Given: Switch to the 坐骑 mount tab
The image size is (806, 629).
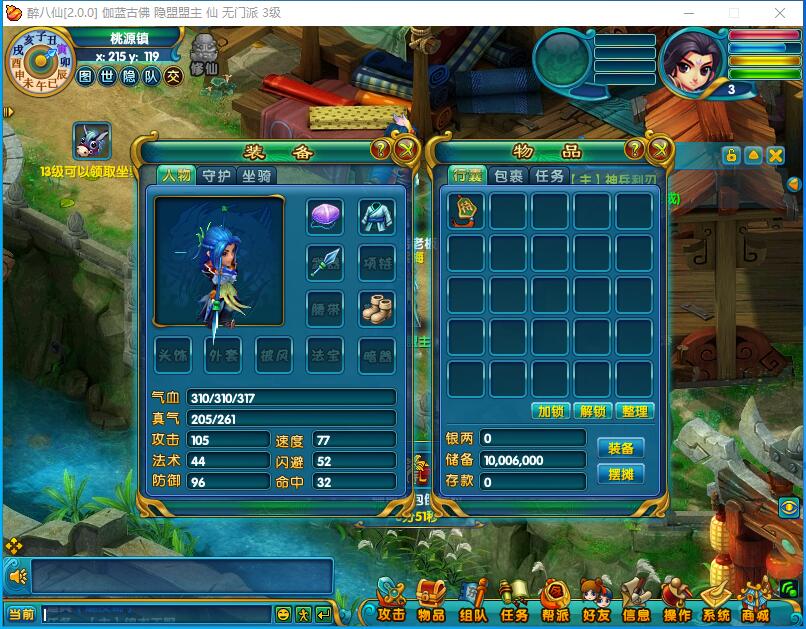Looking at the screenshot, I should tap(256, 176).
